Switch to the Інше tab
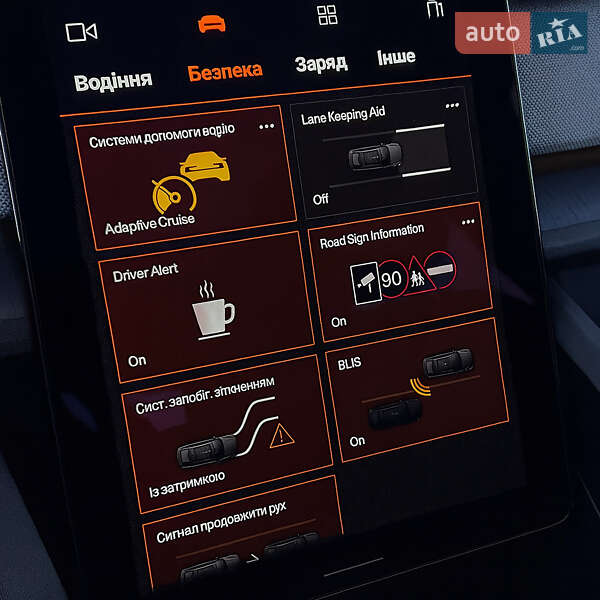The height and width of the screenshot is (600, 600). tap(396, 56)
